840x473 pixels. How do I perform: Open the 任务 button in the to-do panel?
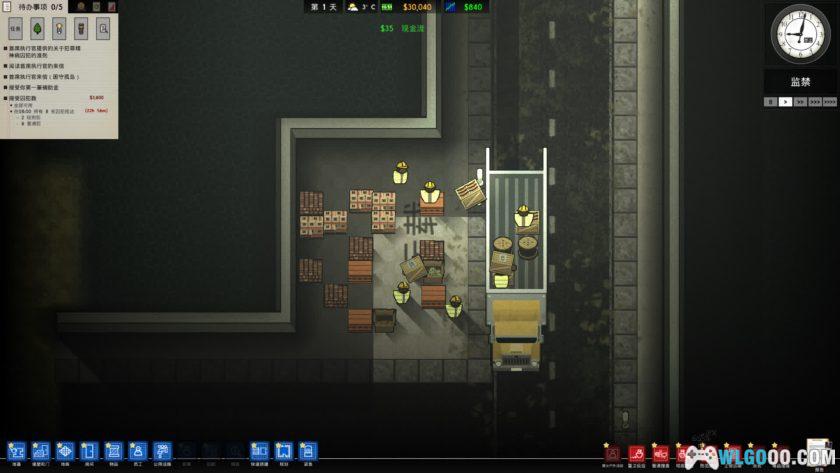(x=15, y=29)
